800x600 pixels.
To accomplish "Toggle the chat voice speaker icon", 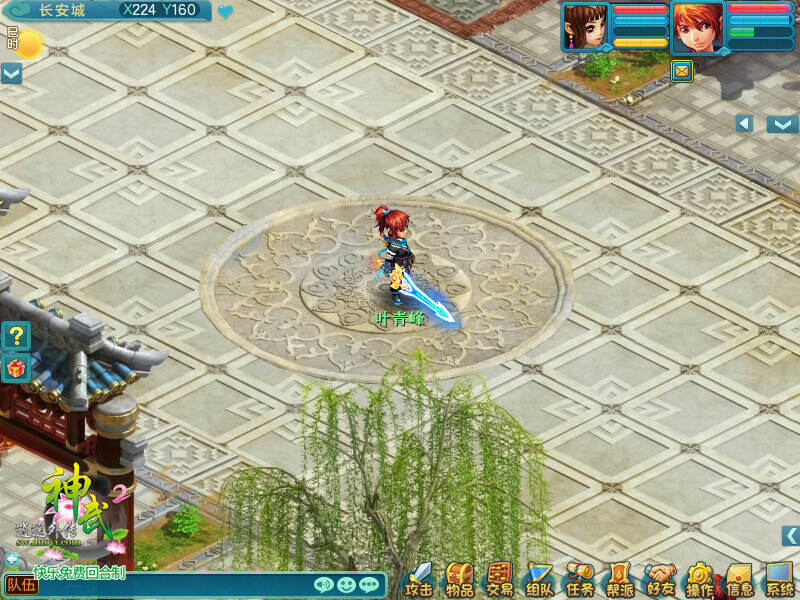I will point(323,585).
